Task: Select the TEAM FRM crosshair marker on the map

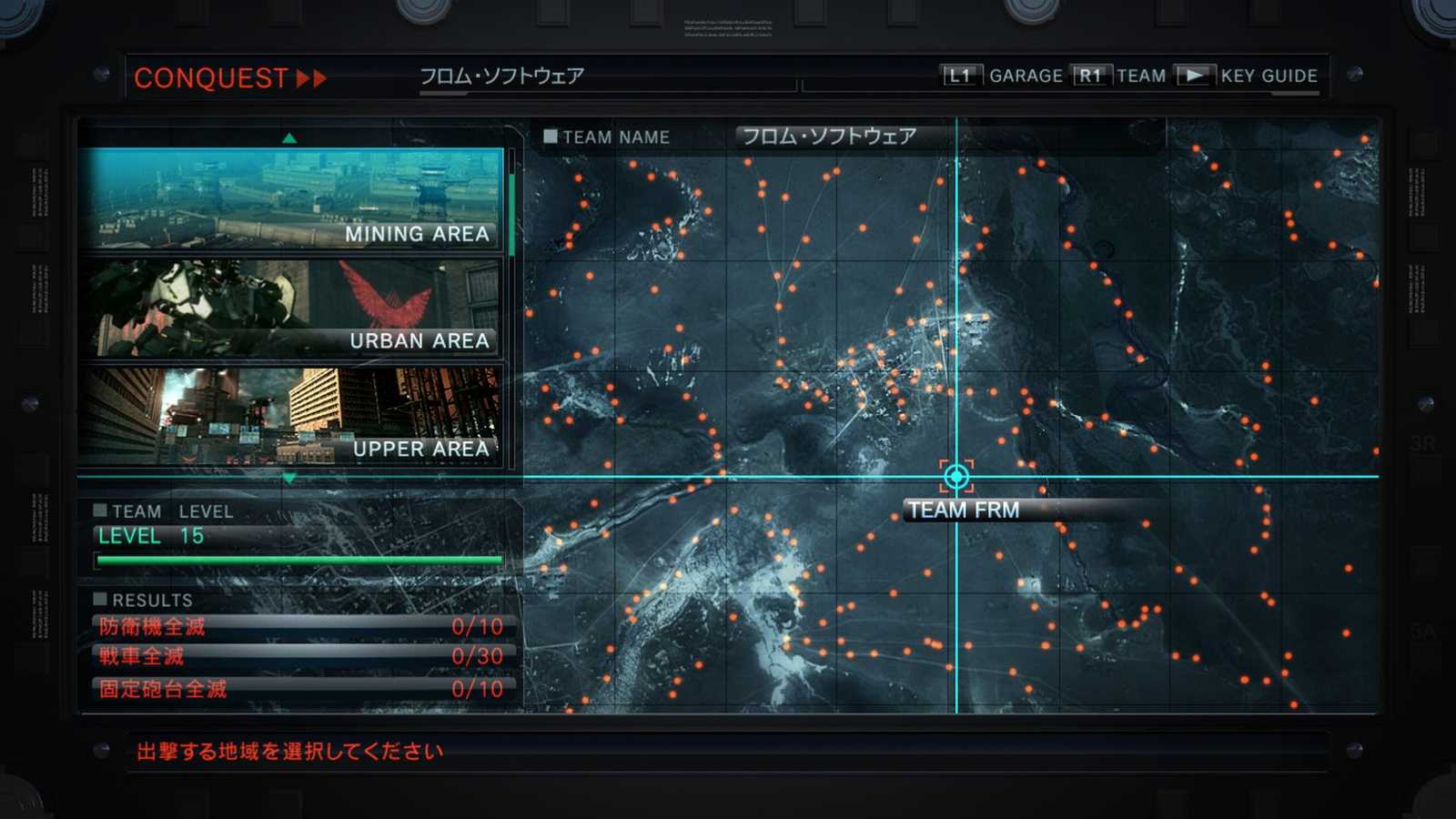Action: coord(955,475)
